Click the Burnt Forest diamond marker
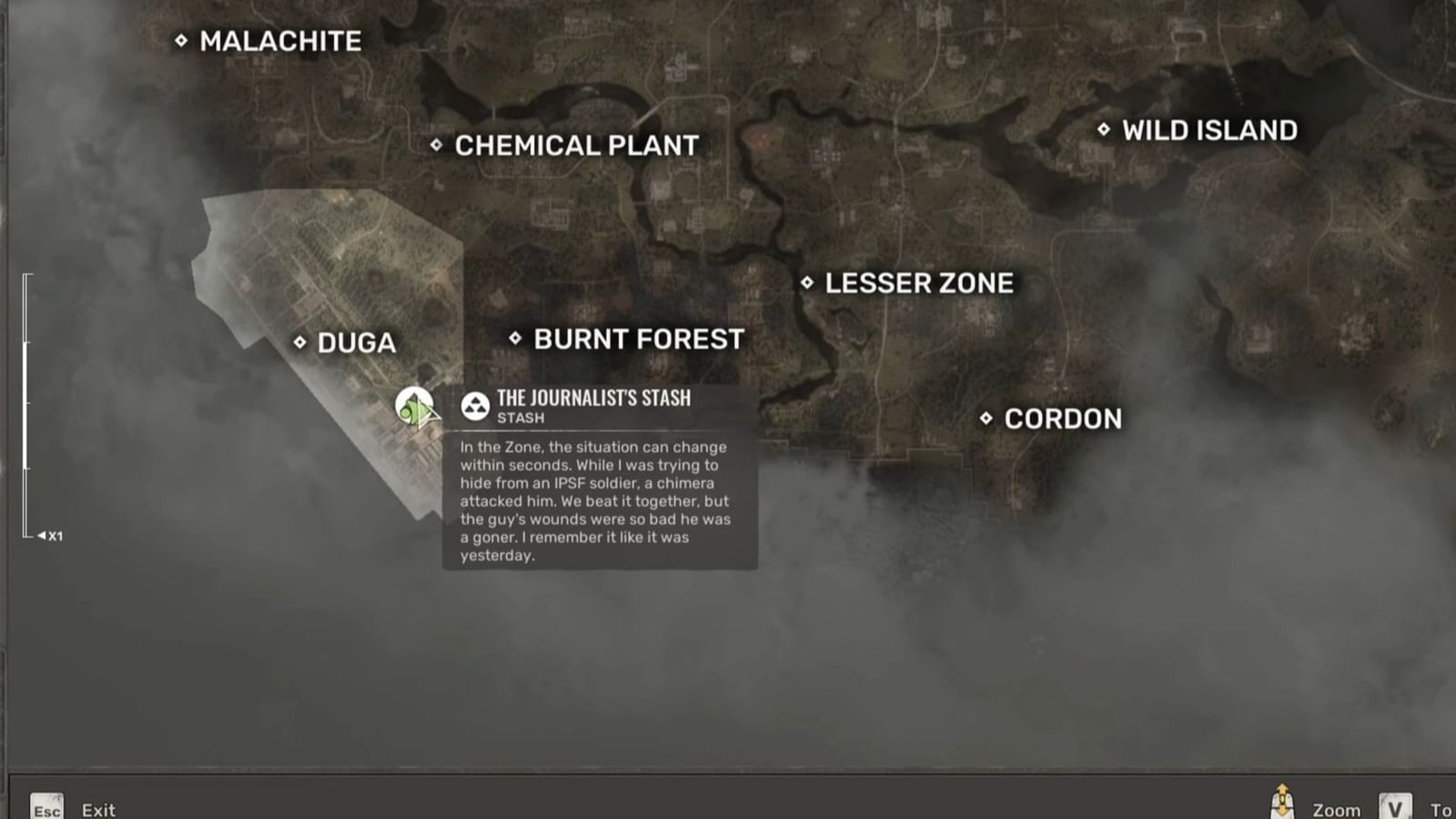This screenshot has width=1456, height=819. (x=514, y=339)
